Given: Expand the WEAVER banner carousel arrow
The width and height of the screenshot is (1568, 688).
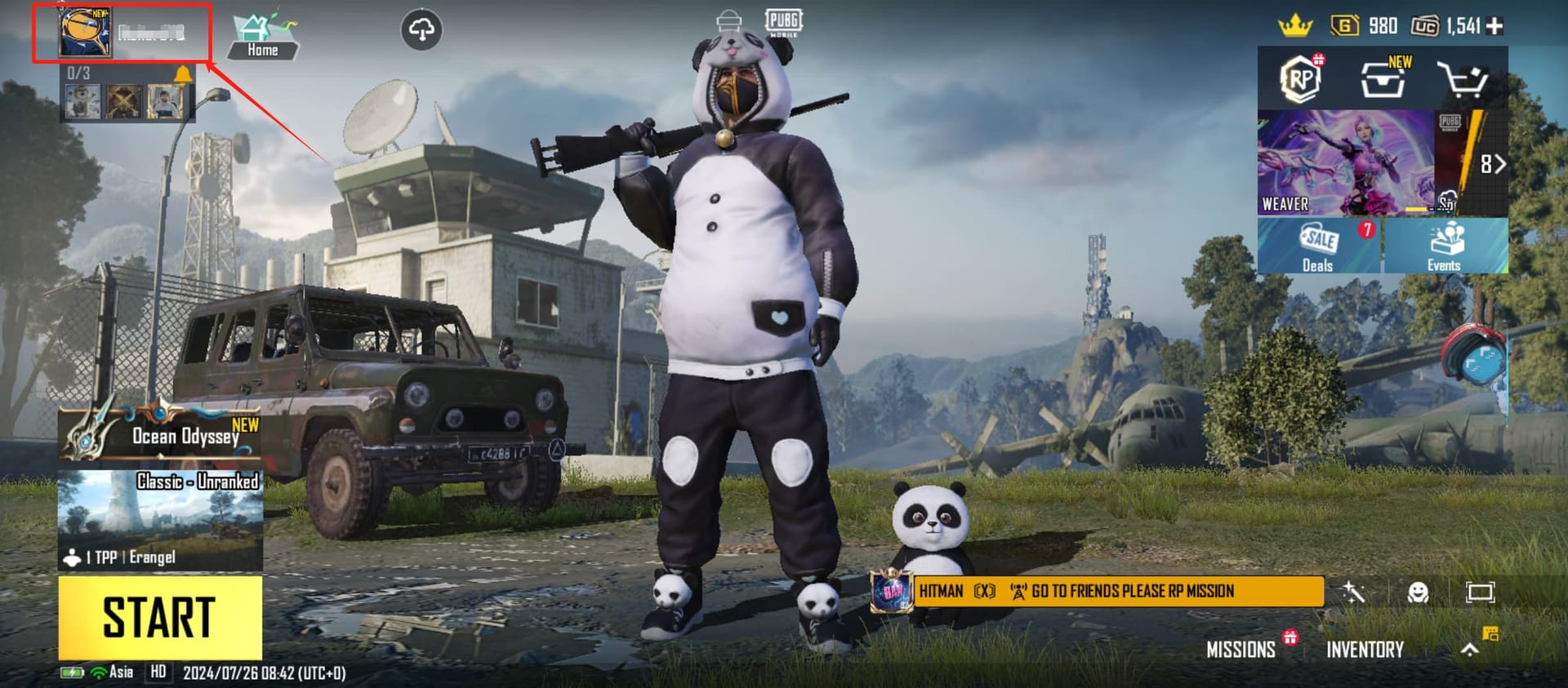Looking at the screenshot, I should click(1500, 163).
